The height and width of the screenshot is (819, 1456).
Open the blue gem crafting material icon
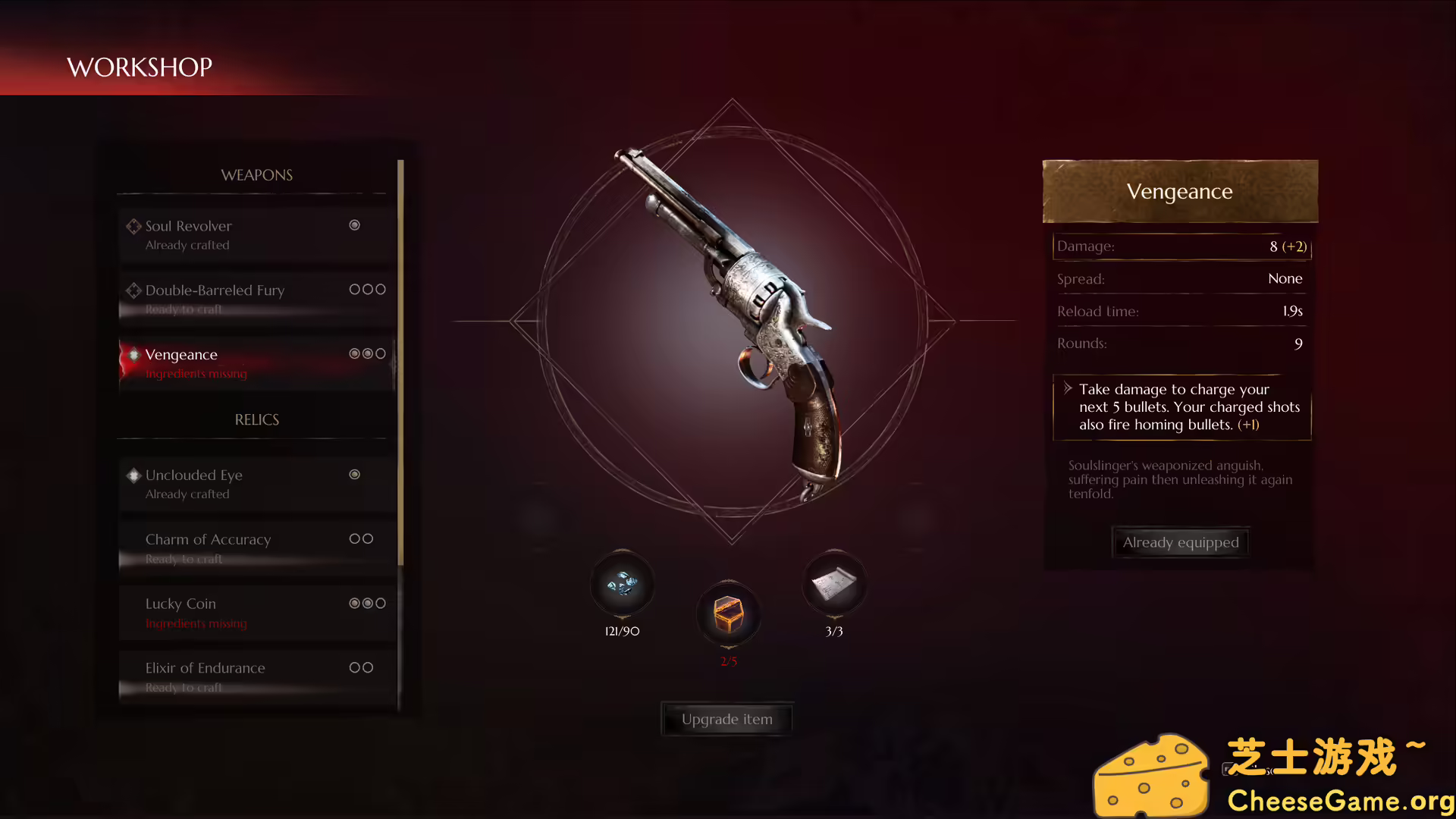[x=622, y=584]
